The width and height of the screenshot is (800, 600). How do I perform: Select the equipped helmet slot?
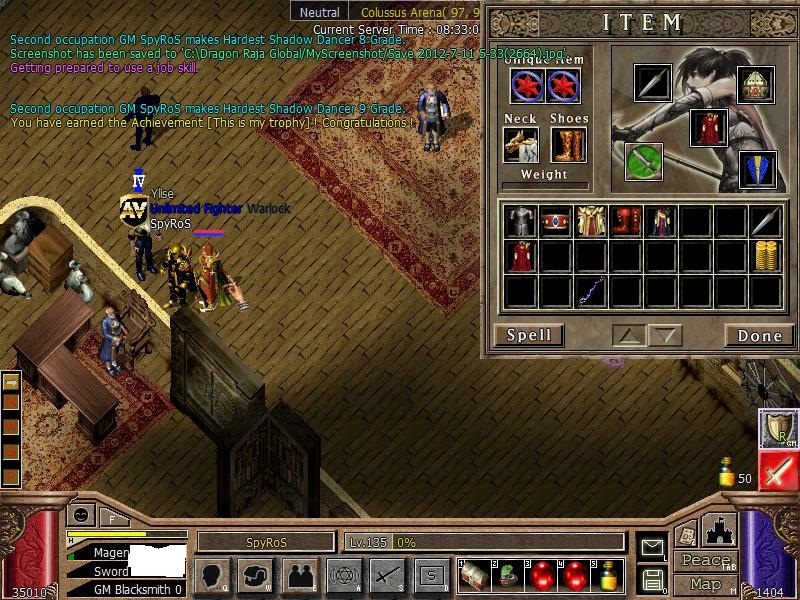(757, 86)
